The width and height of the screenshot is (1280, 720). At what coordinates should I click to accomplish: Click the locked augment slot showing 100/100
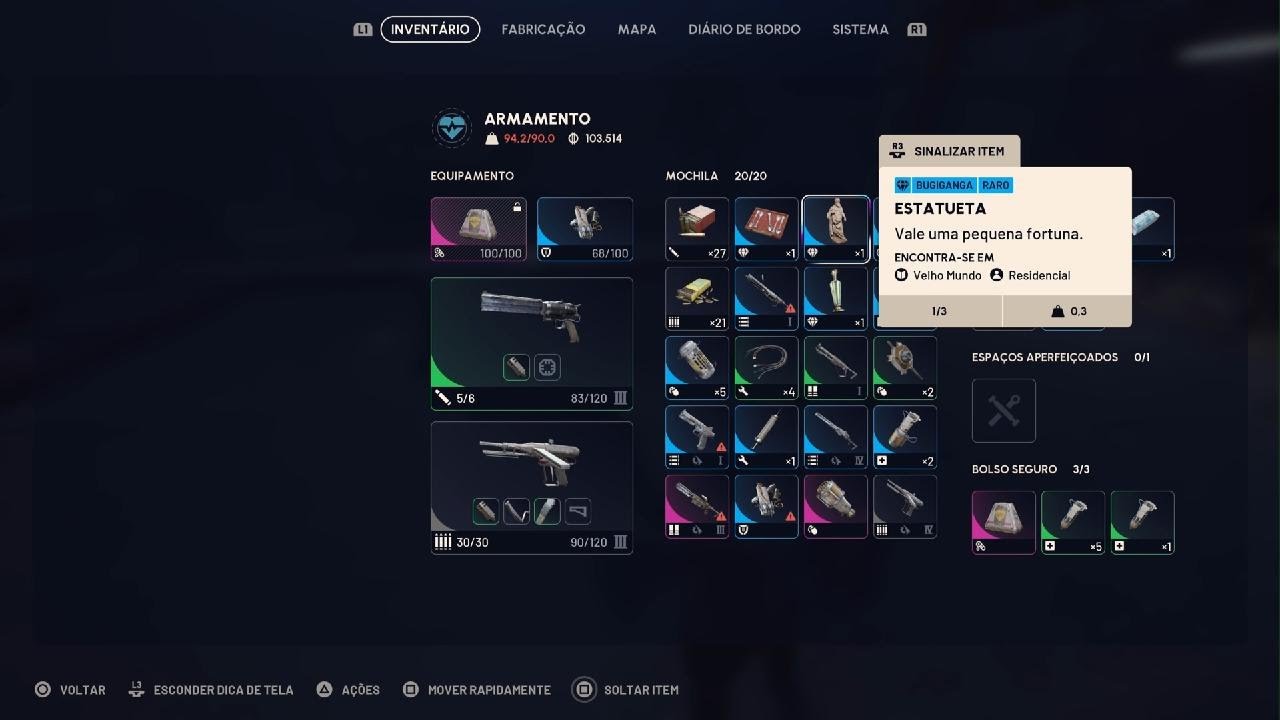click(478, 229)
